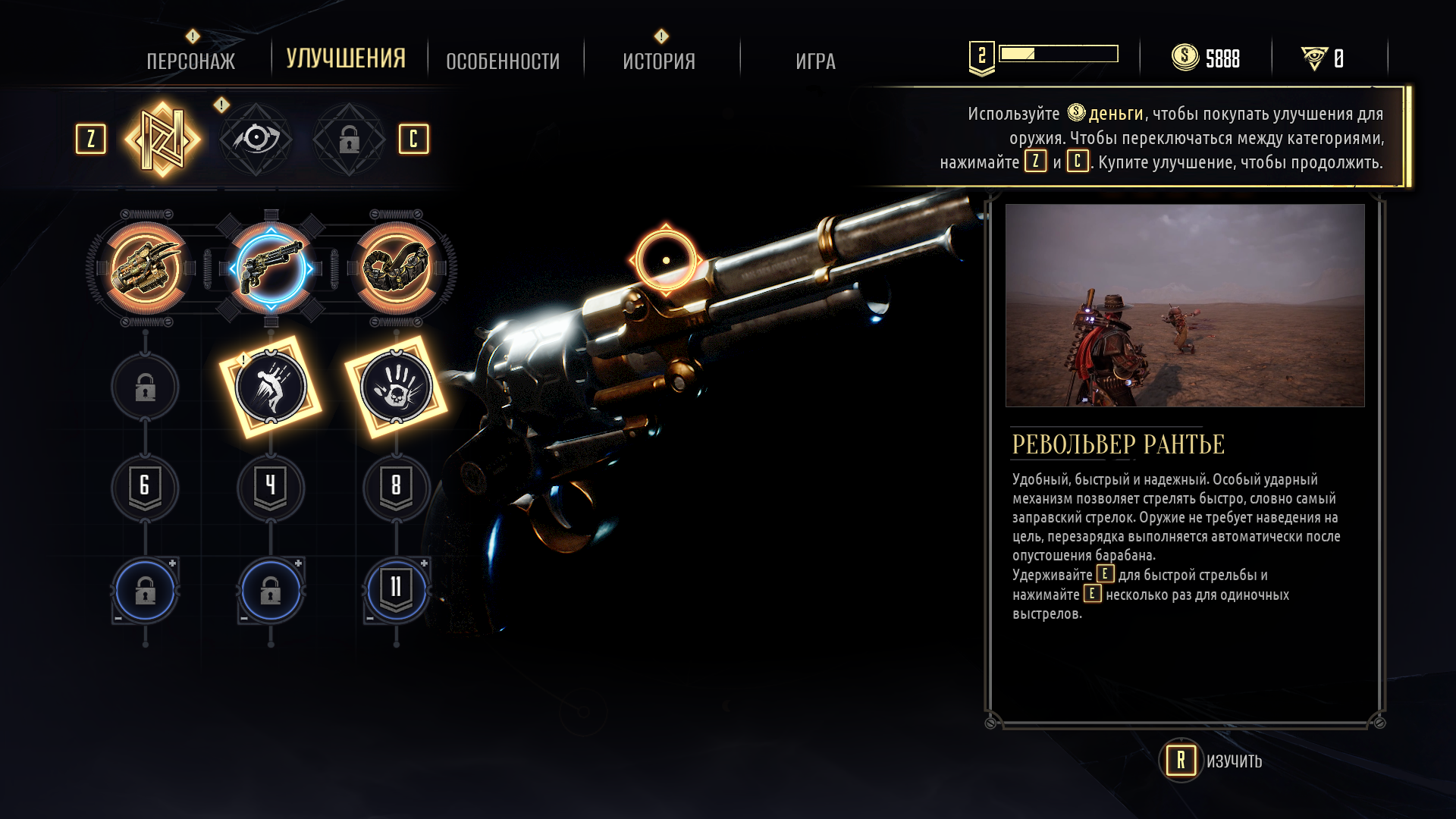Select the Игра tab
This screenshot has width=1456, height=819.
coord(815,61)
